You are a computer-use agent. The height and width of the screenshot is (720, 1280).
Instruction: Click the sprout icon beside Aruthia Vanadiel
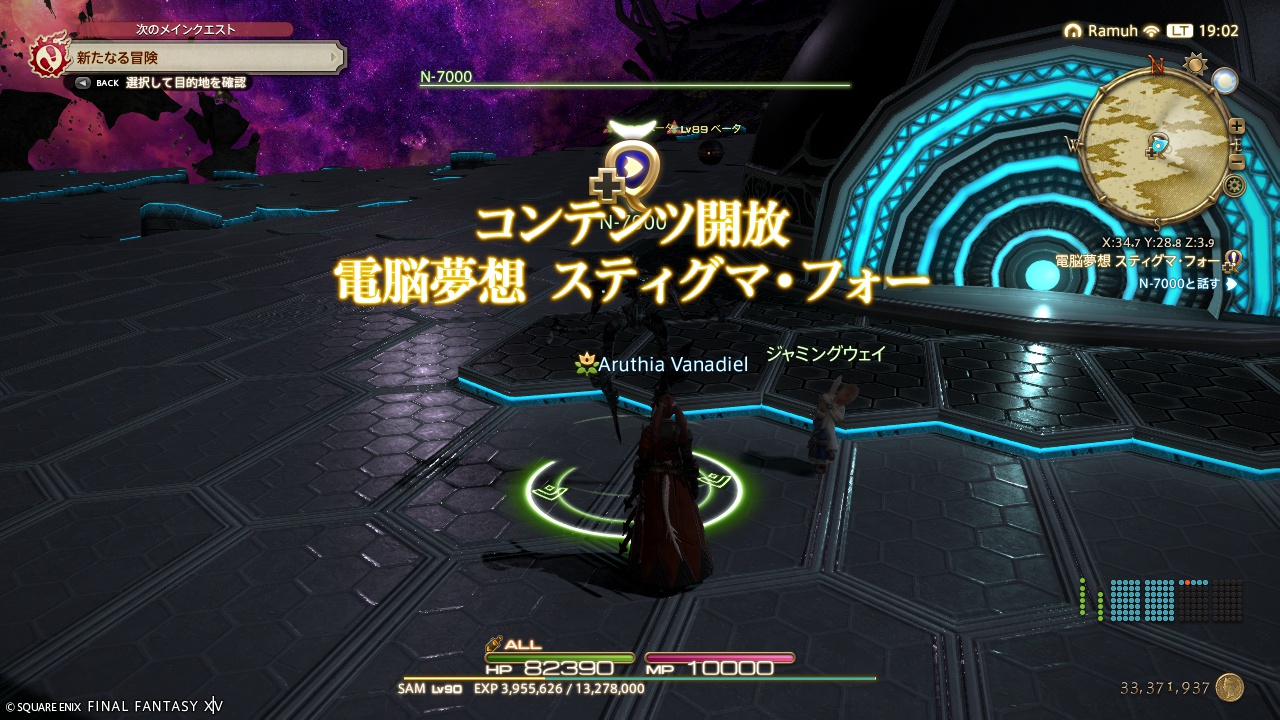pyautogui.click(x=589, y=364)
